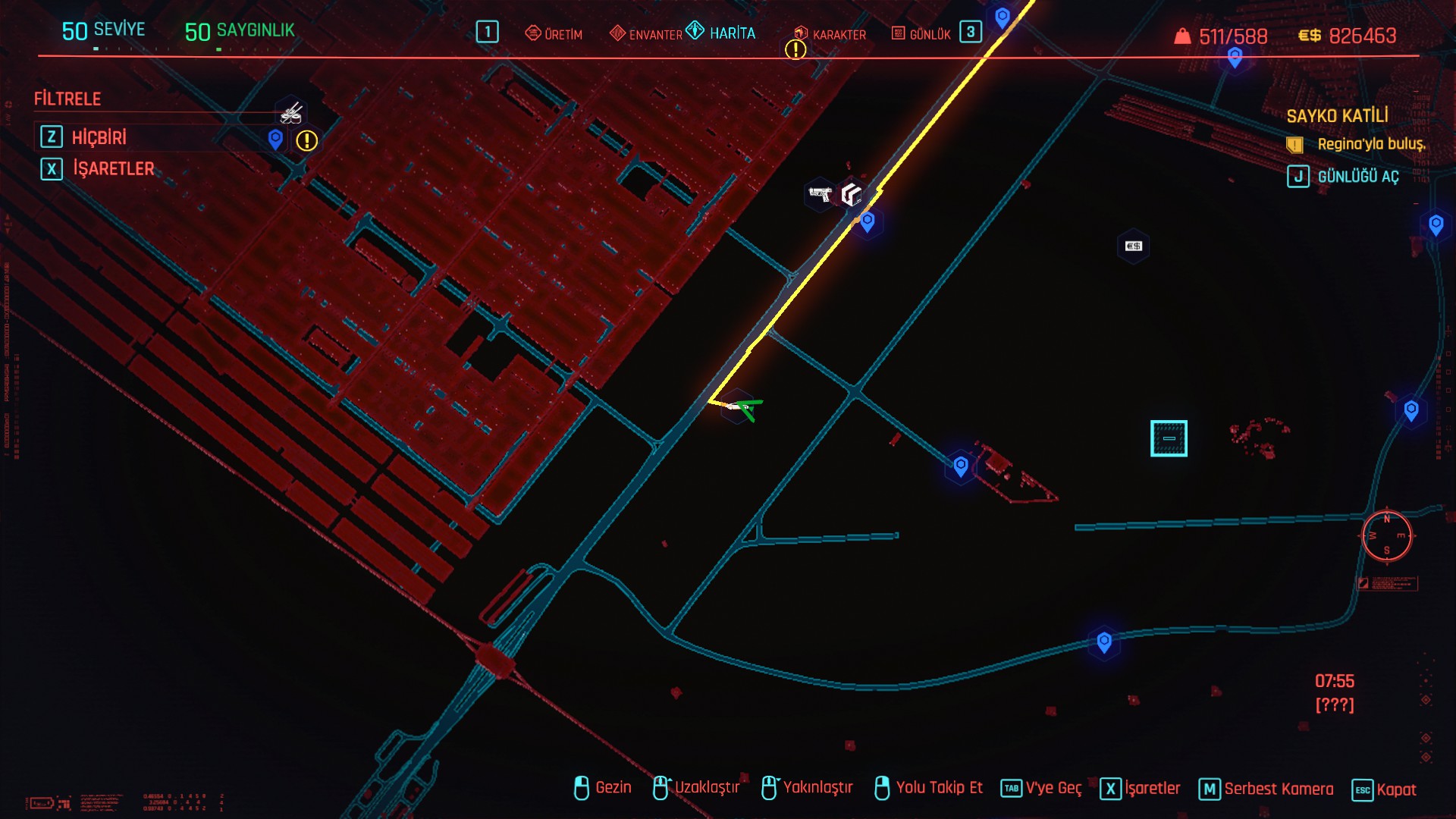Click the yellow exclamation marker near the filters
Image resolution: width=1456 pixels, height=819 pixels.
[x=306, y=140]
